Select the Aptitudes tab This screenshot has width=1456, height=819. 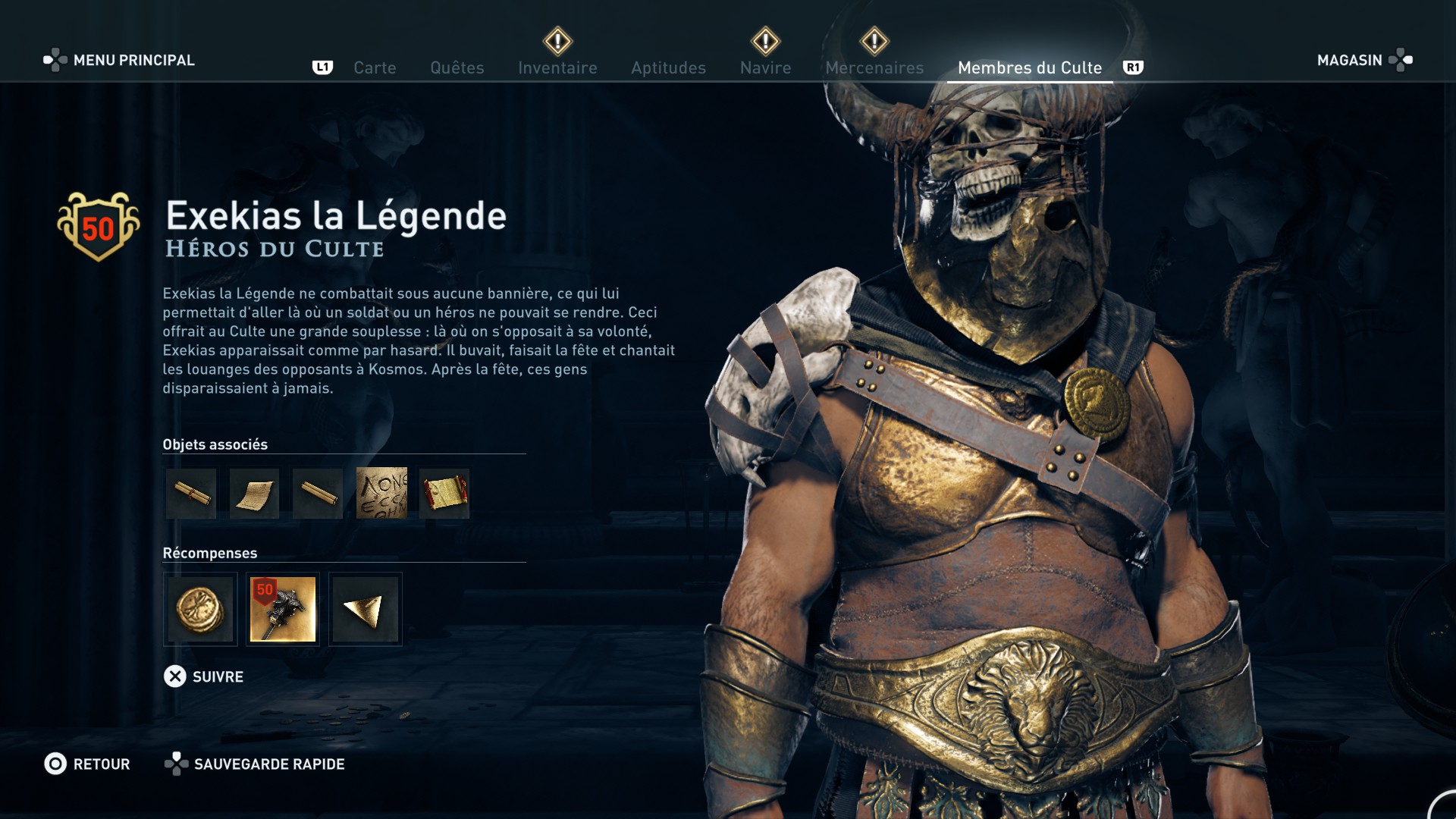[x=668, y=67]
